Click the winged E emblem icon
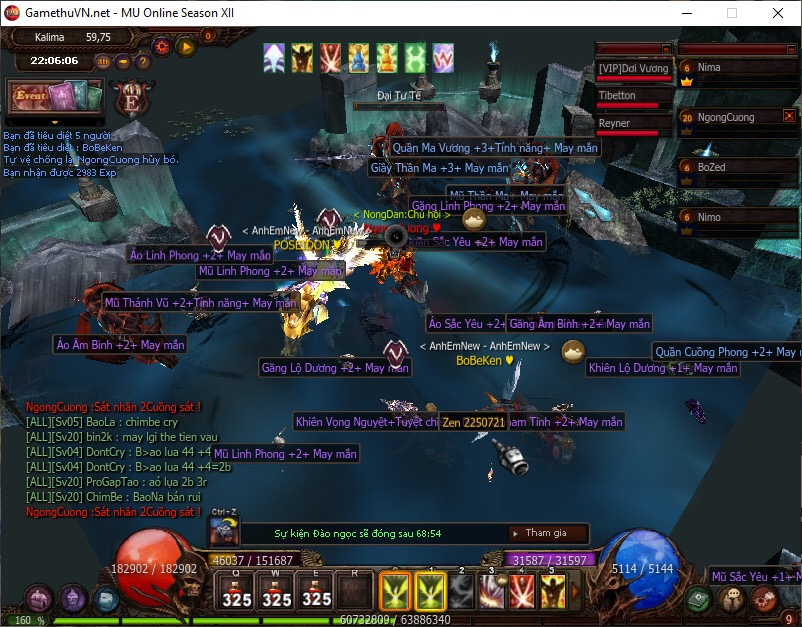The image size is (802, 627). point(131,98)
